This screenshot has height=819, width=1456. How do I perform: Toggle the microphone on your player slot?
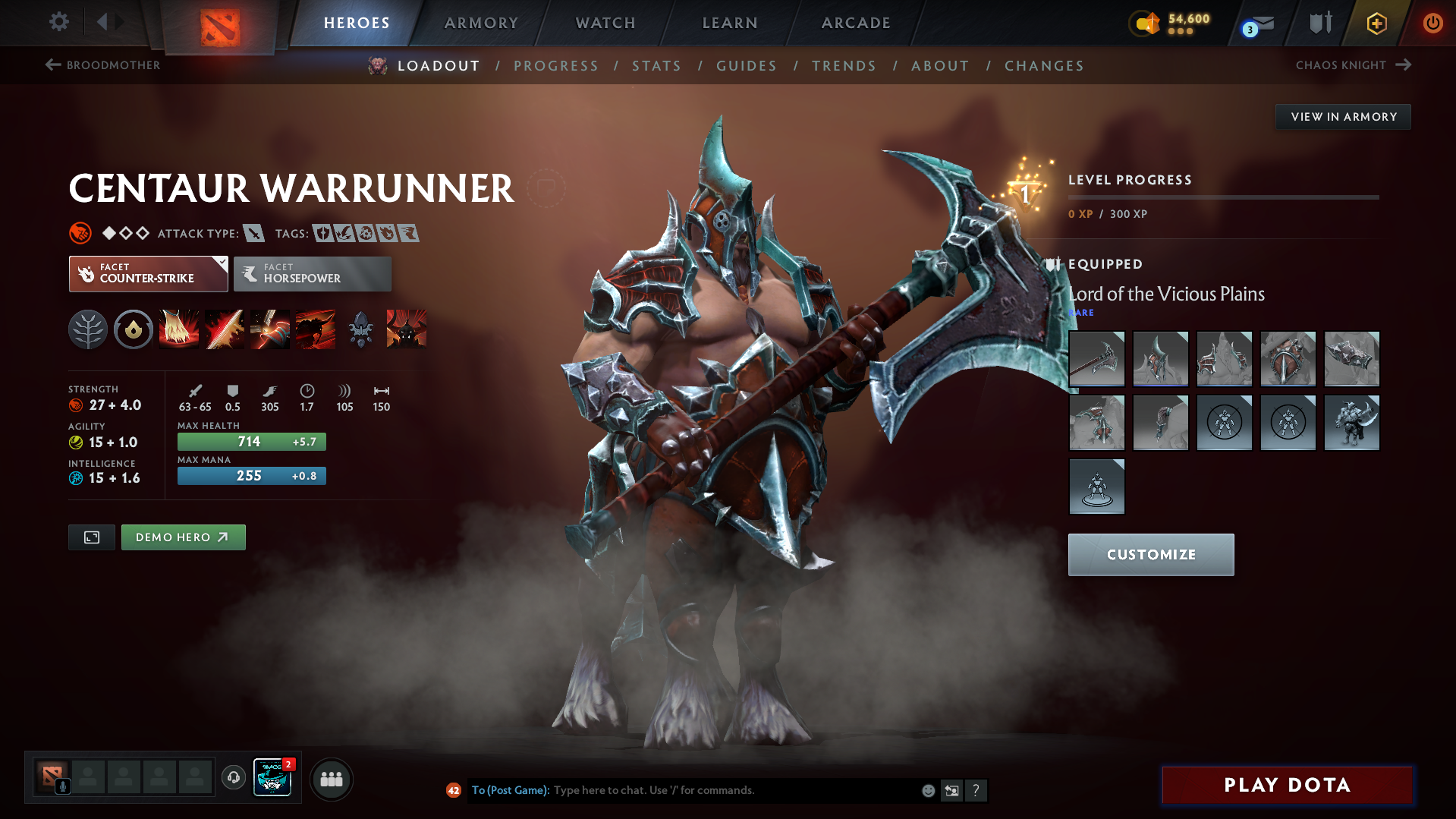coord(64,787)
